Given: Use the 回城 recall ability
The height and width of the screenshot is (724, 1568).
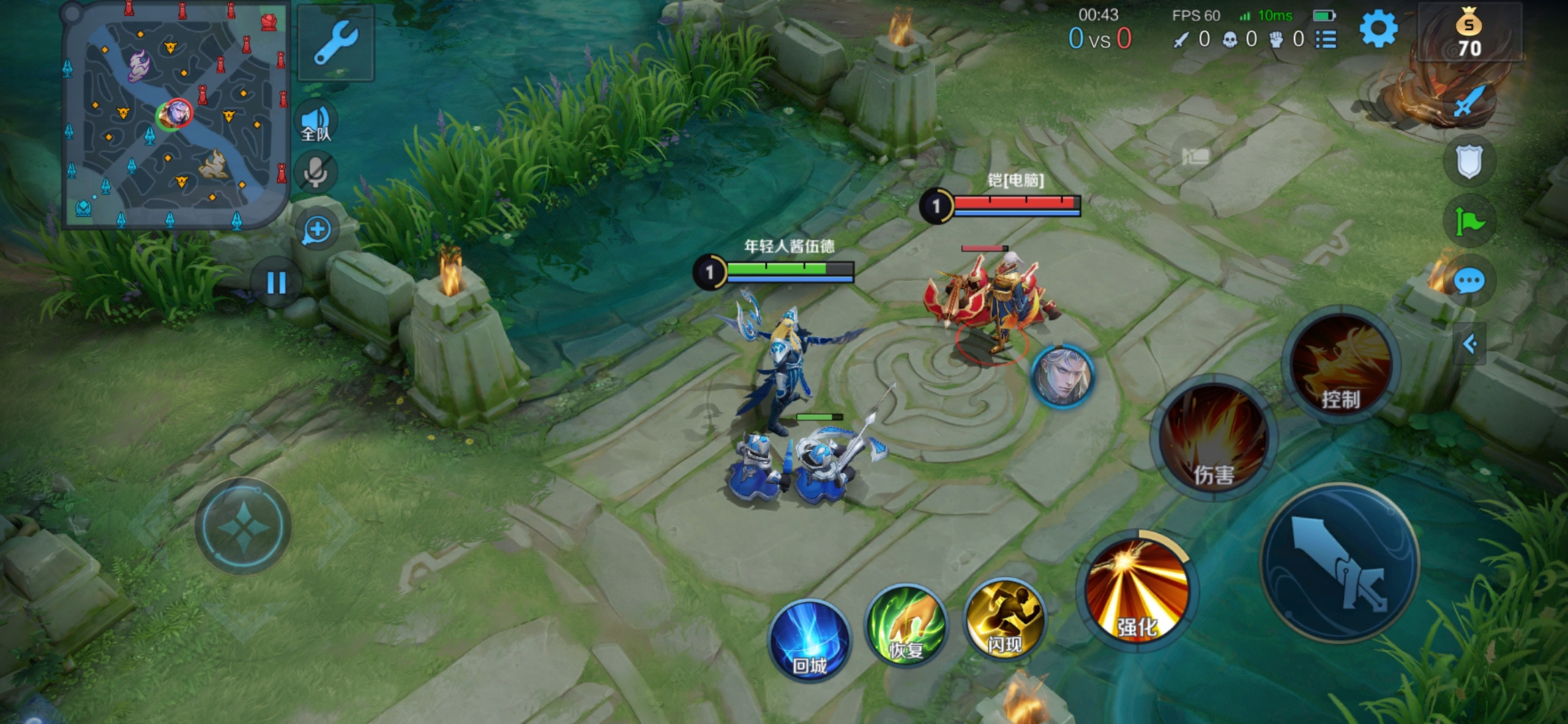Looking at the screenshot, I should 809,640.
